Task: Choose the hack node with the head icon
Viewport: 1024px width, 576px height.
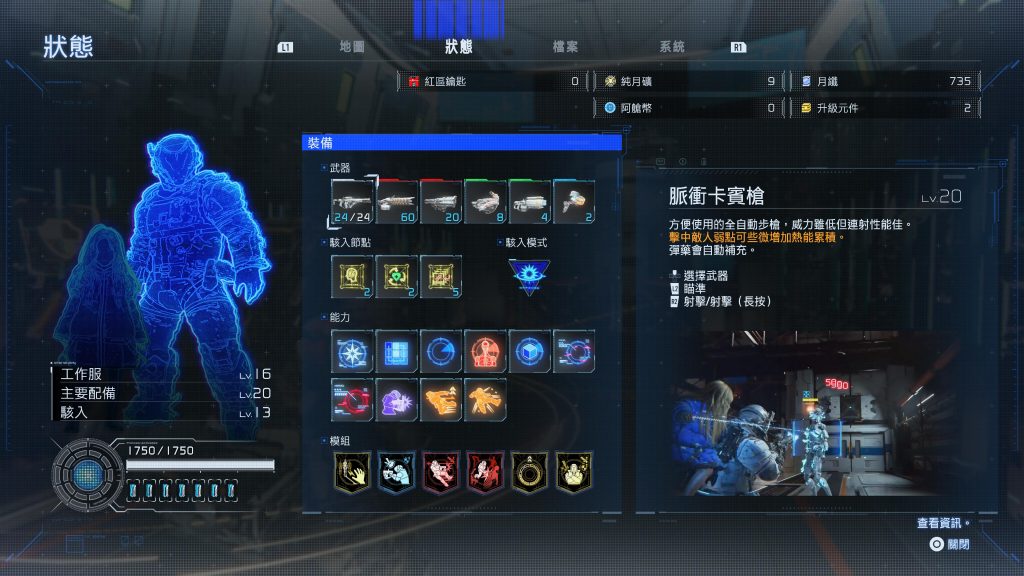Action: pos(352,276)
